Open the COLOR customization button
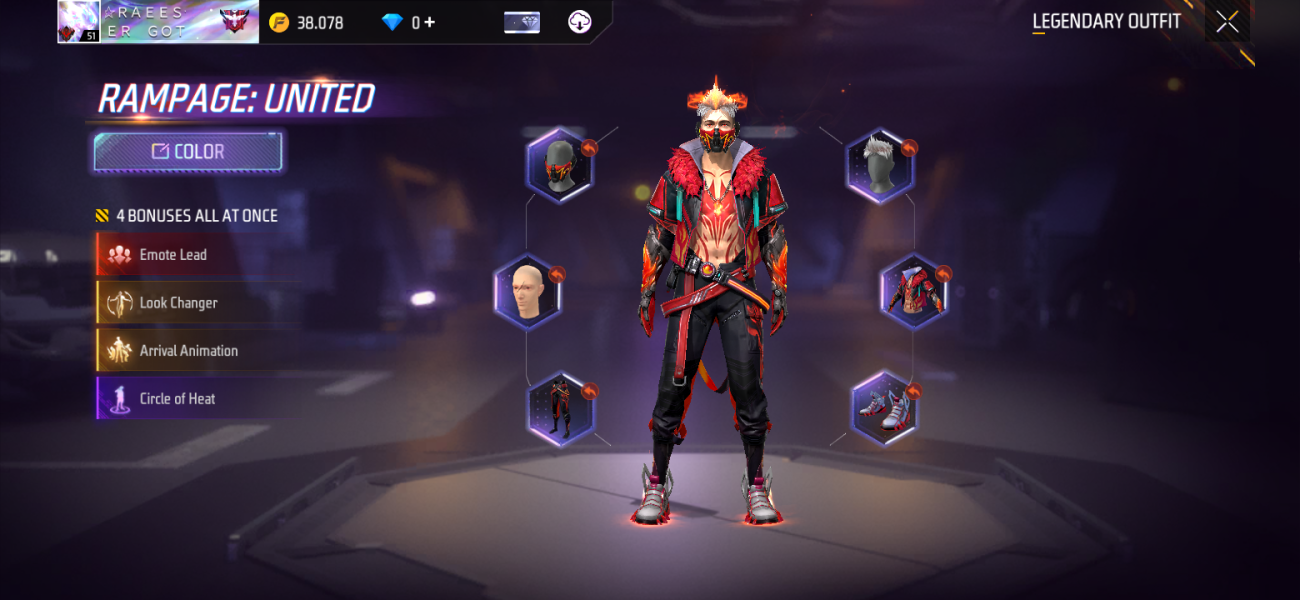 pyautogui.click(x=188, y=152)
